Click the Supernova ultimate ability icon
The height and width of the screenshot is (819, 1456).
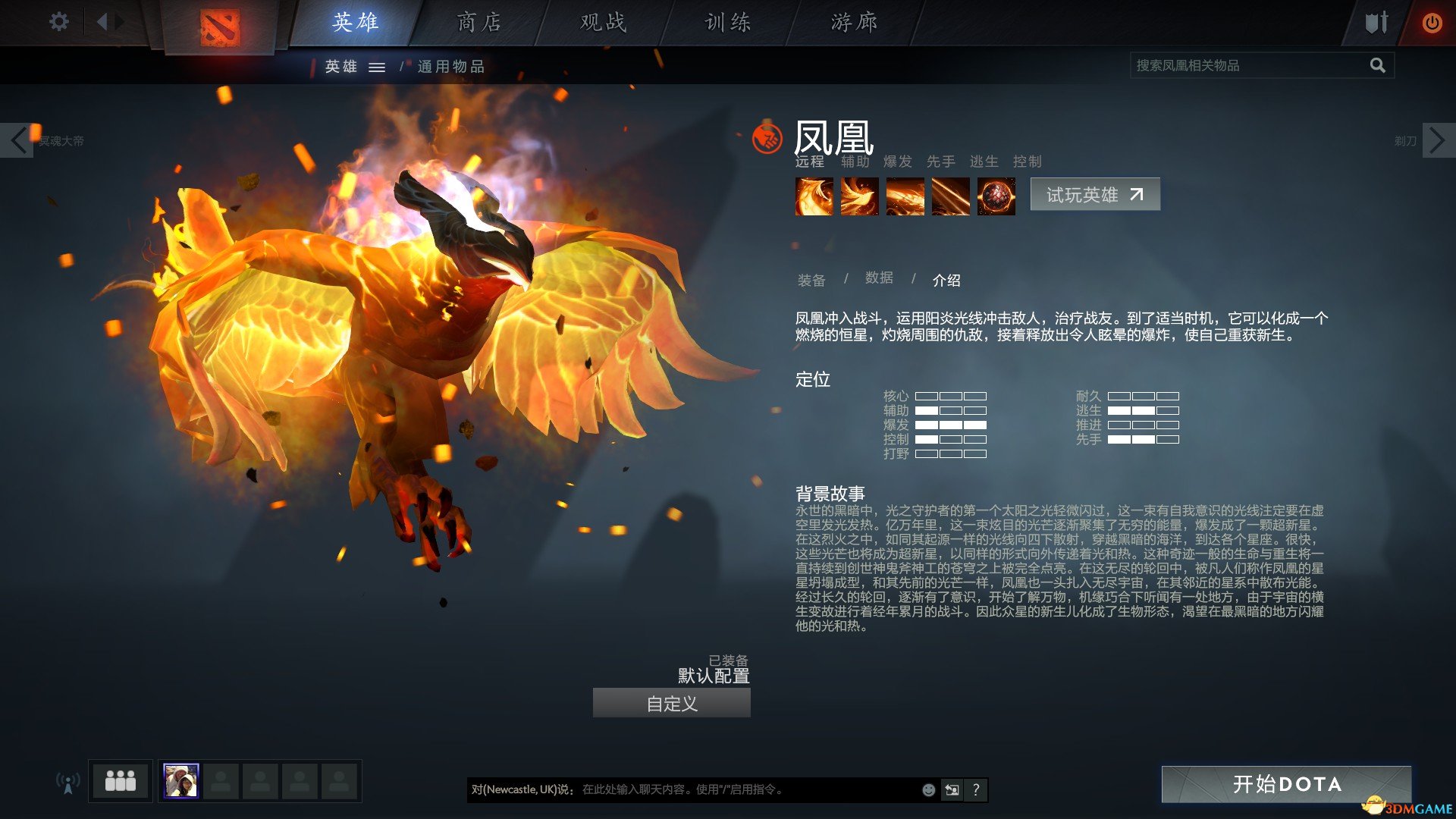point(996,196)
